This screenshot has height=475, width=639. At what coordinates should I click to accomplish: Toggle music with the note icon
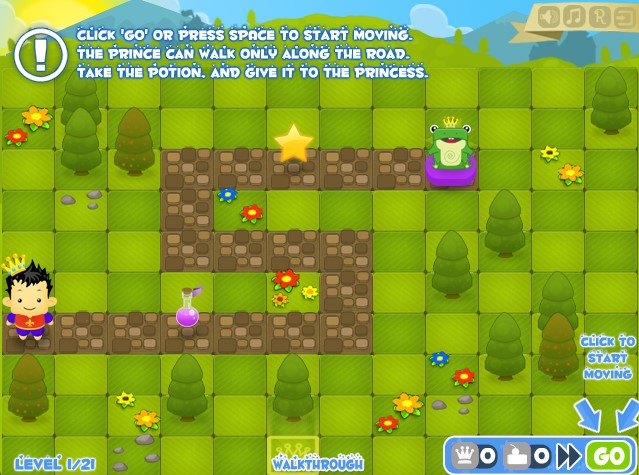click(x=574, y=16)
